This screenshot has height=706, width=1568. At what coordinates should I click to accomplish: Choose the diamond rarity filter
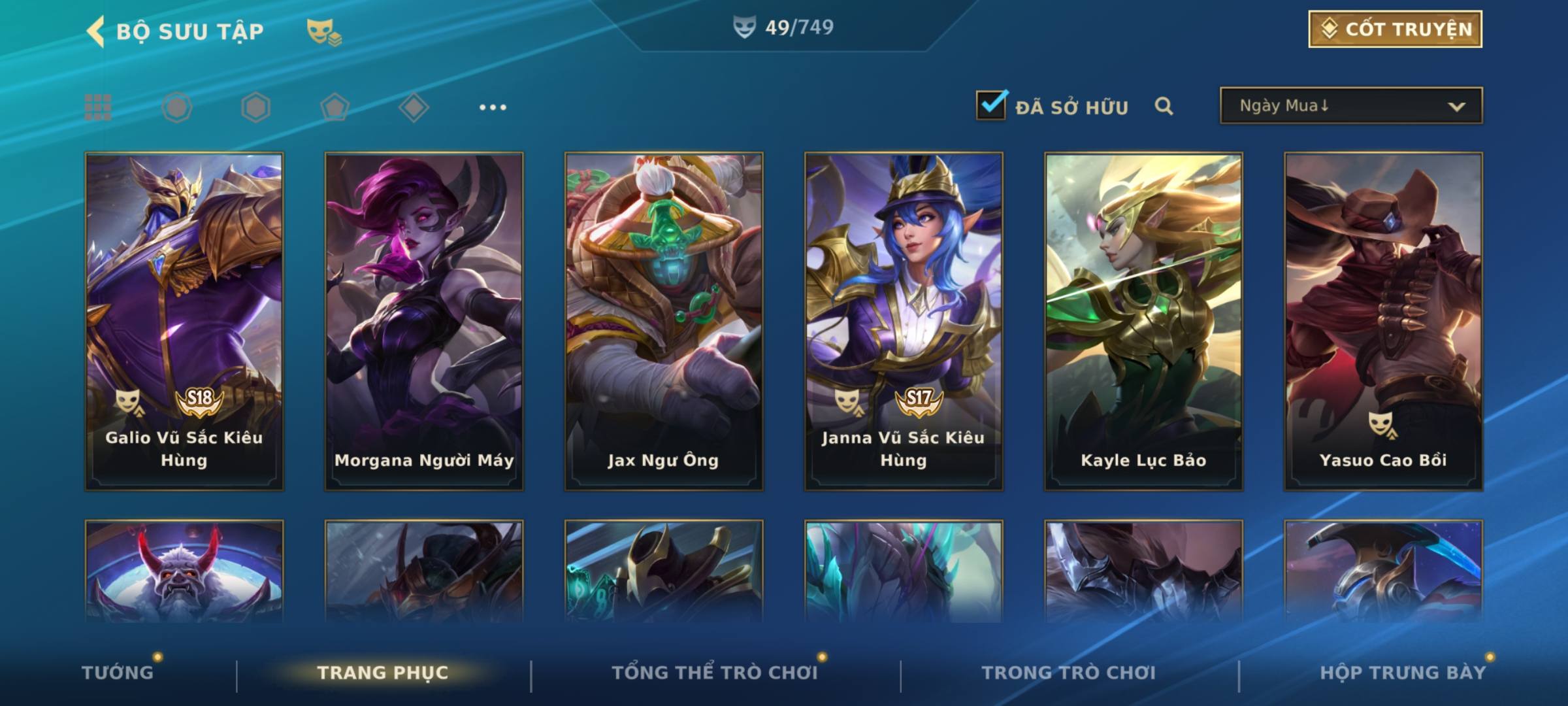coord(414,107)
